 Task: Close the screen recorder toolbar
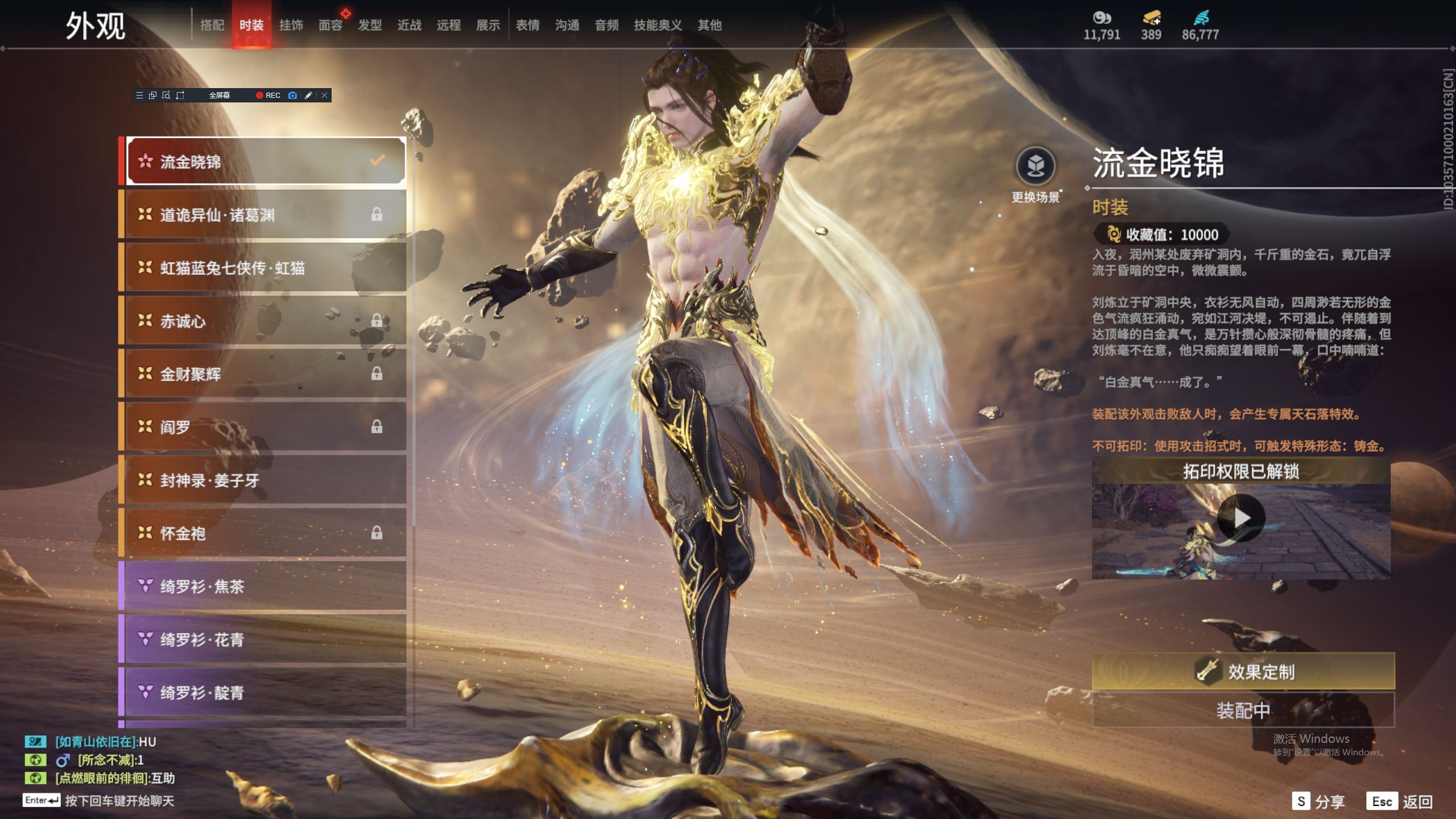pos(324,96)
